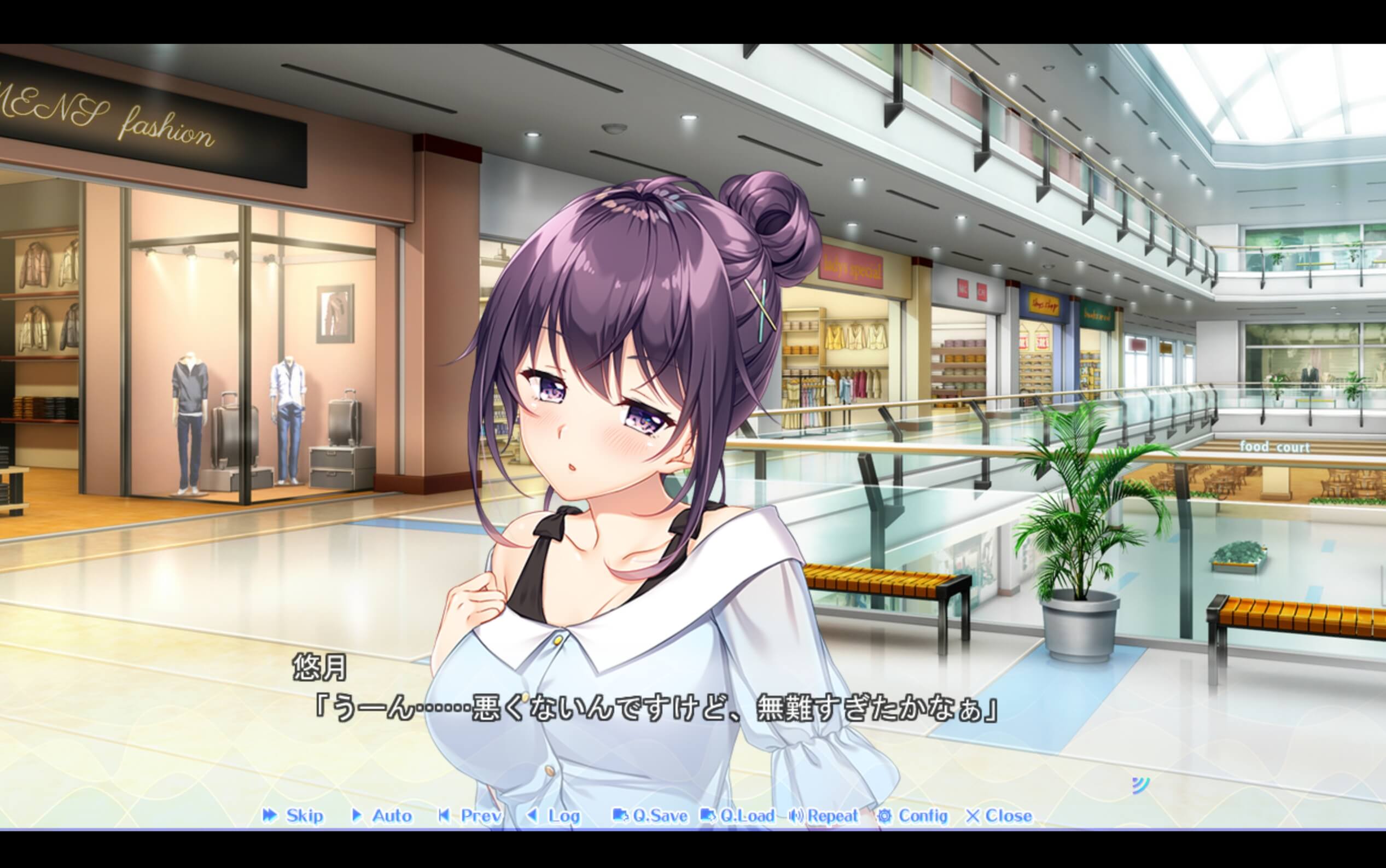Select the Skip fast-forward icon
This screenshot has height=868, width=1386.
pos(270,817)
